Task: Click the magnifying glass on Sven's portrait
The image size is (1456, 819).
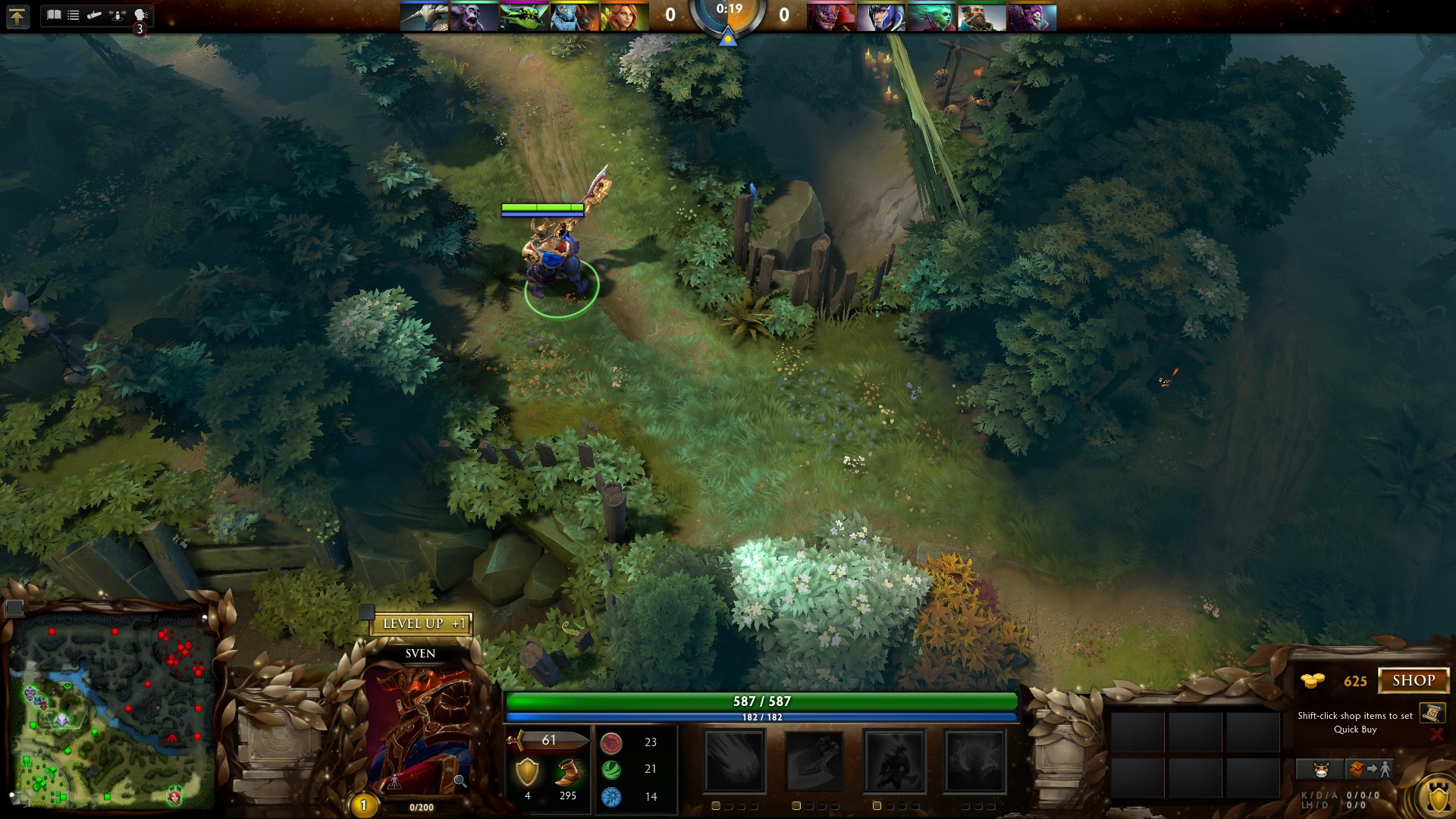Action: point(460,780)
